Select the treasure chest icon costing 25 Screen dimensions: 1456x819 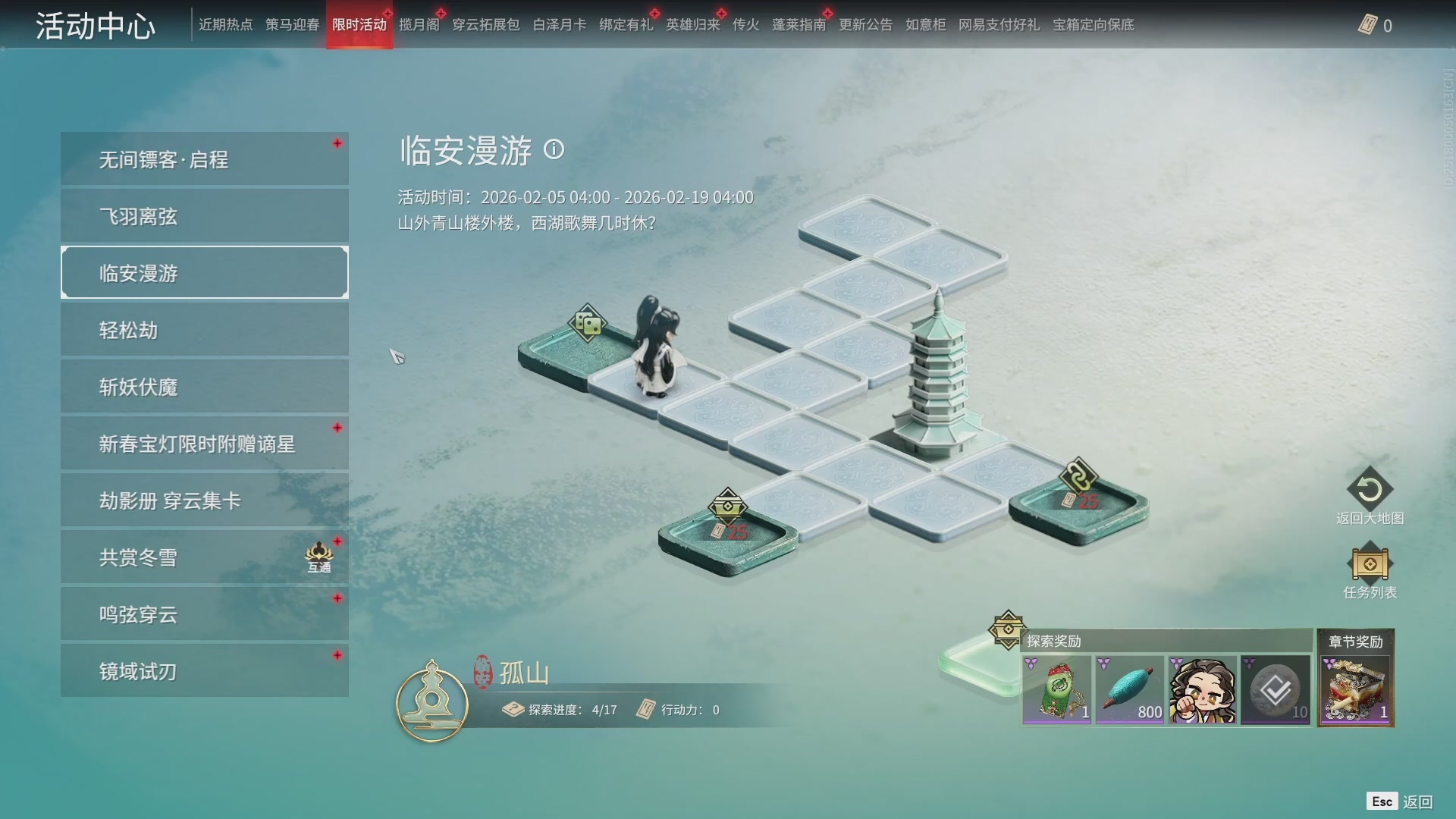[x=729, y=505]
